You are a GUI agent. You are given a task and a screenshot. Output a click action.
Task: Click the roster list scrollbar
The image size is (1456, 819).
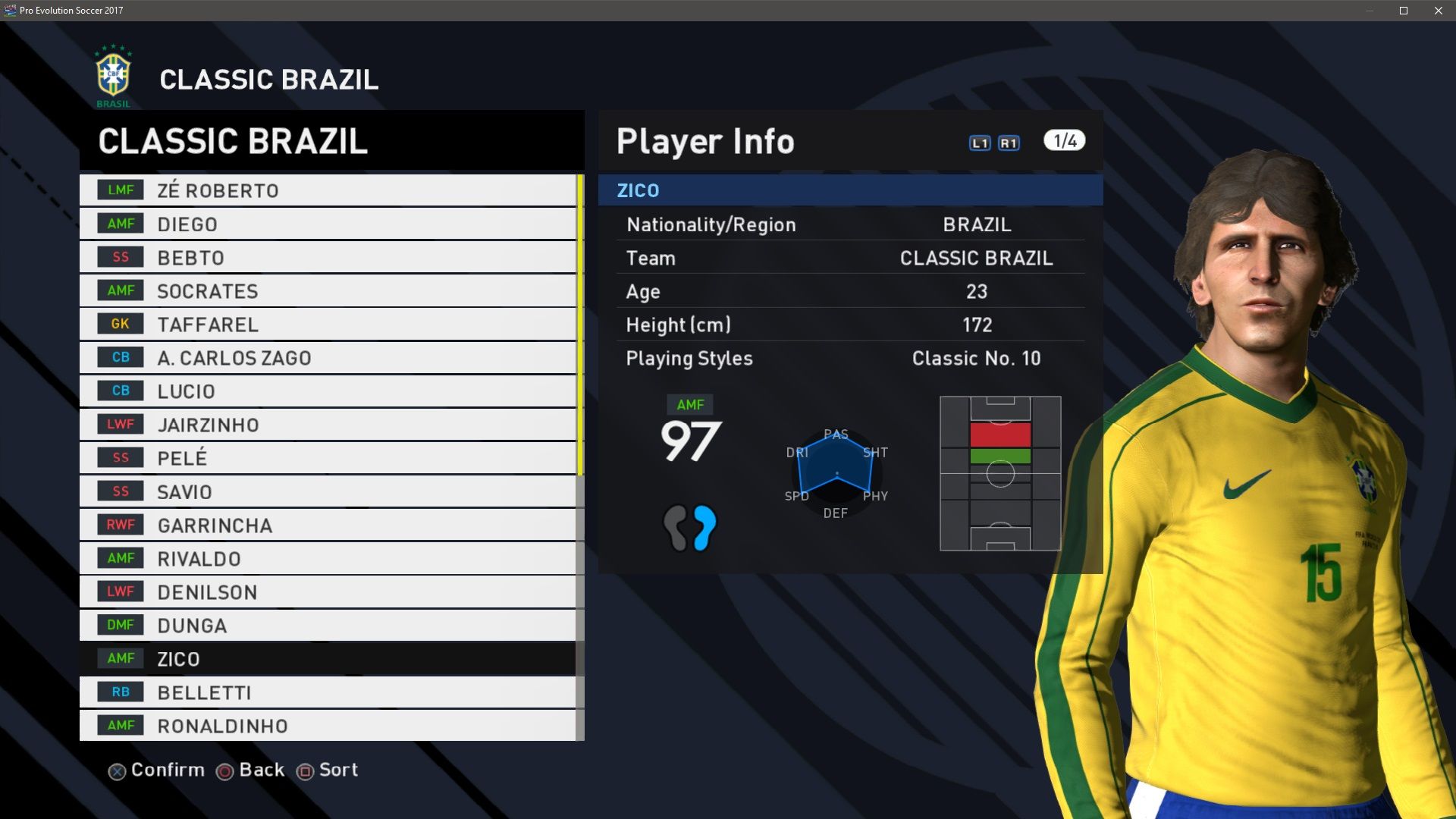580,326
